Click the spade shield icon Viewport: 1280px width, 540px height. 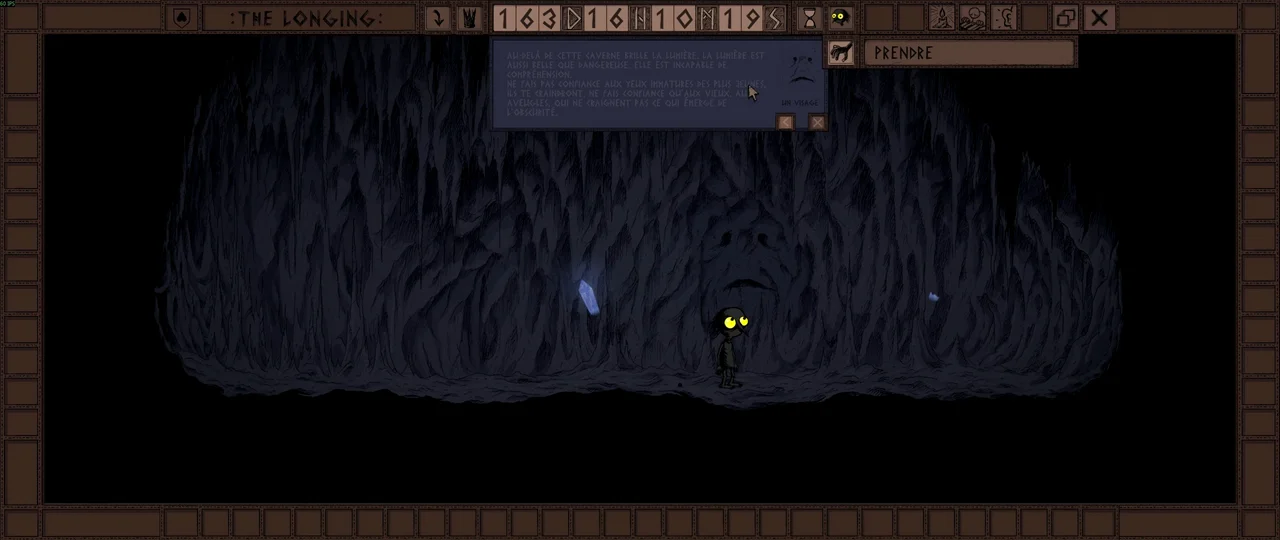coord(181,18)
